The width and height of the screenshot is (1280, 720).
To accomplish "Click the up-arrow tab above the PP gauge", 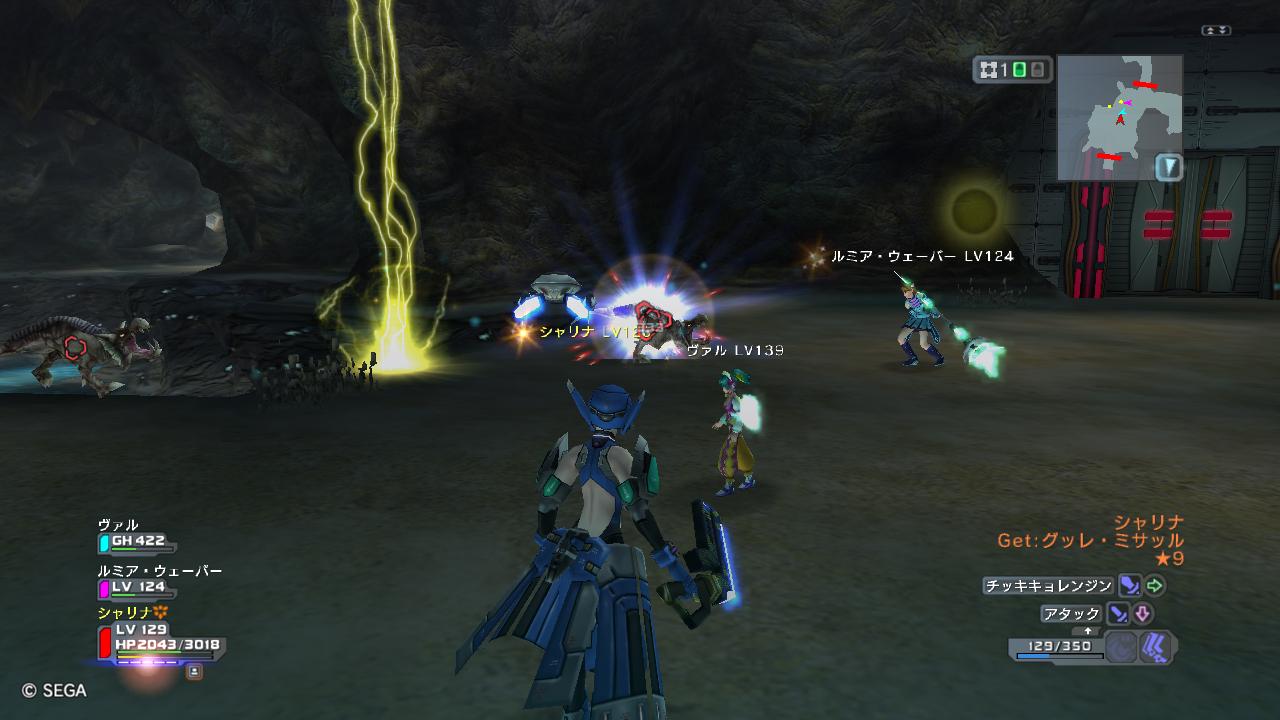I will click(x=1087, y=632).
